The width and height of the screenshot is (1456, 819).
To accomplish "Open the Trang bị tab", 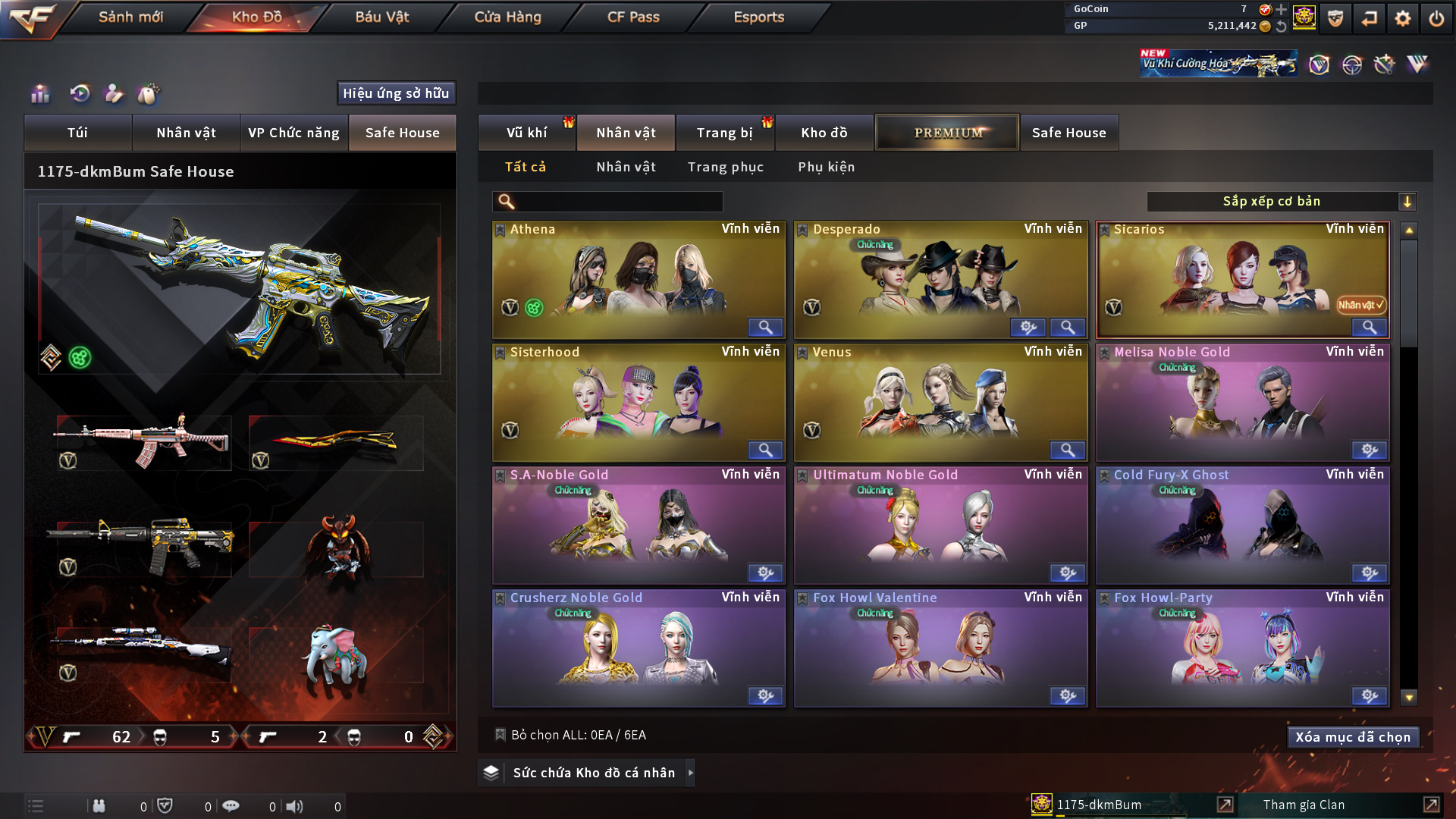I will click(724, 133).
